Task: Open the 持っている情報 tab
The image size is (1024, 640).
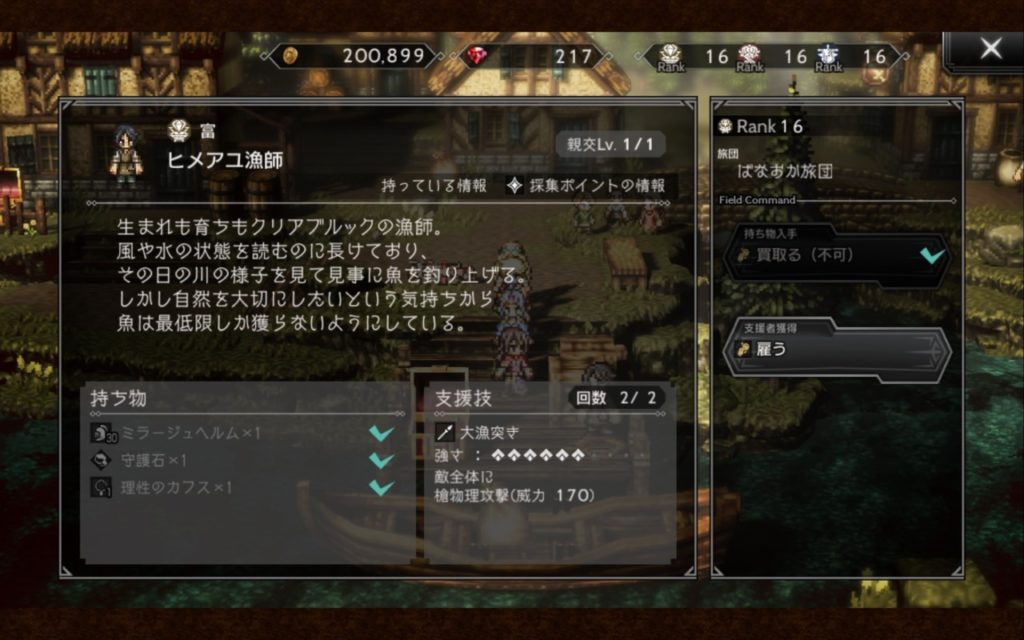Action: [x=434, y=185]
